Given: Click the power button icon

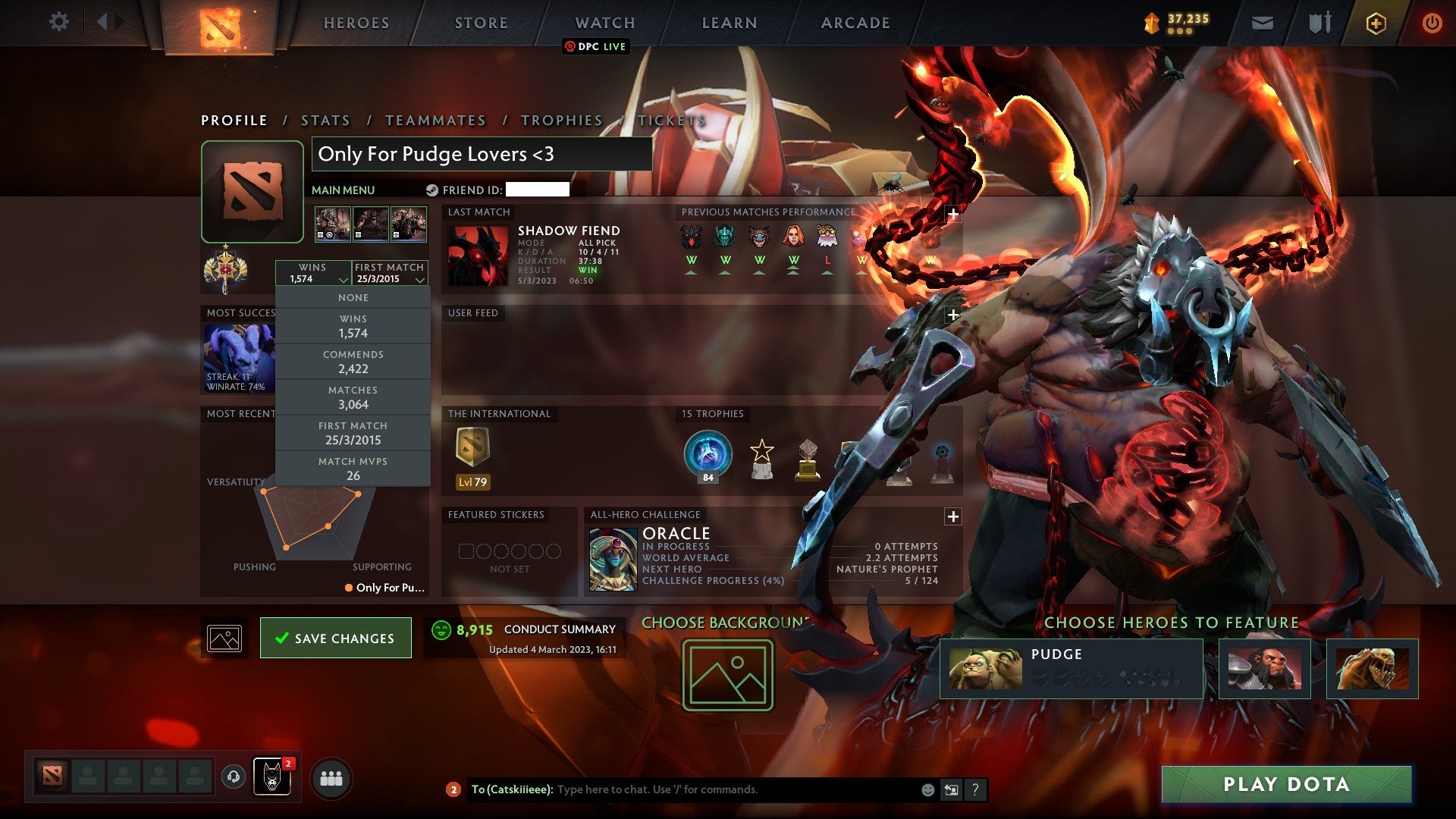Looking at the screenshot, I should tap(1432, 23).
